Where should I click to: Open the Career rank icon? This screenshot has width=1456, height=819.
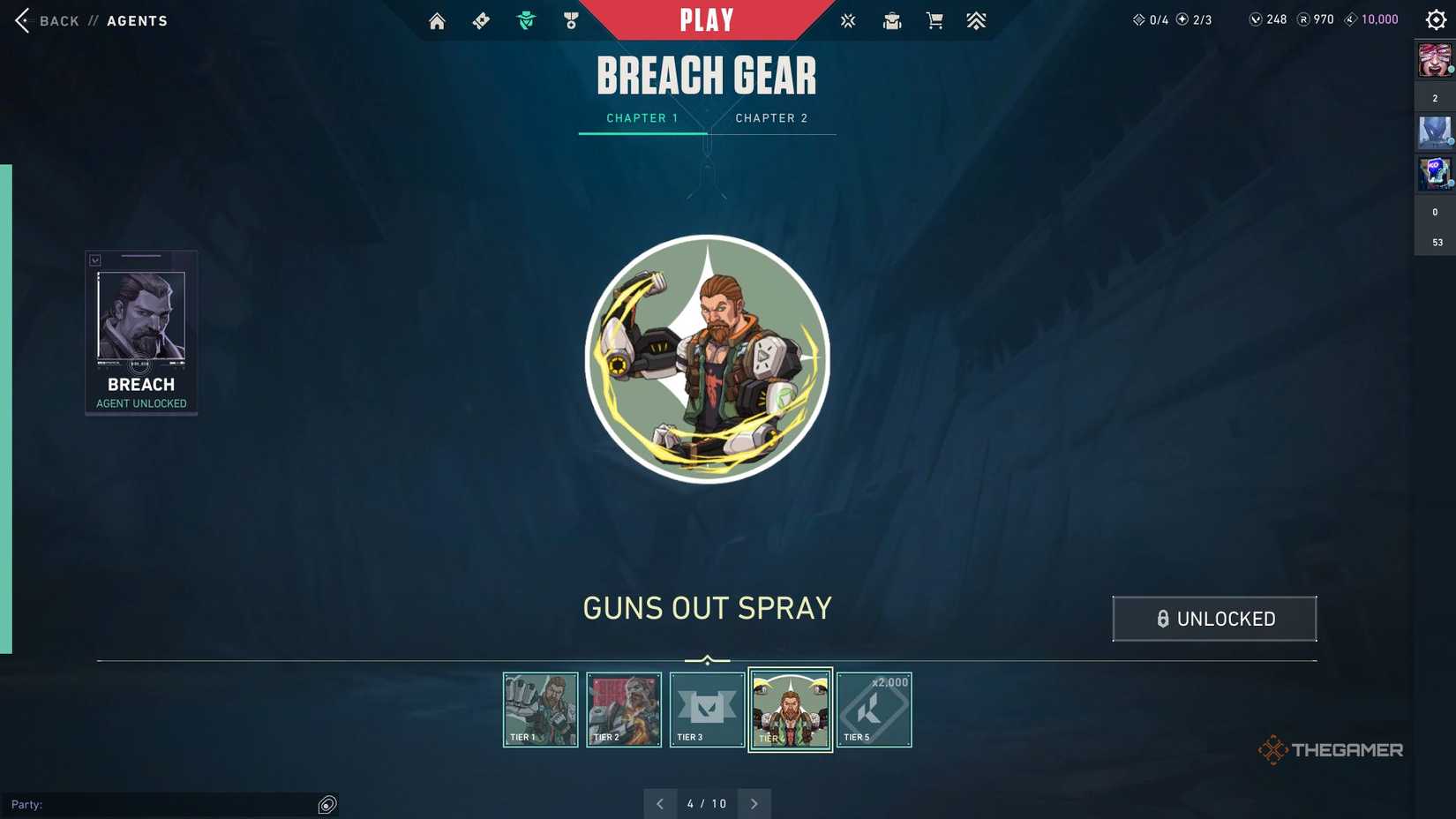click(976, 20)
